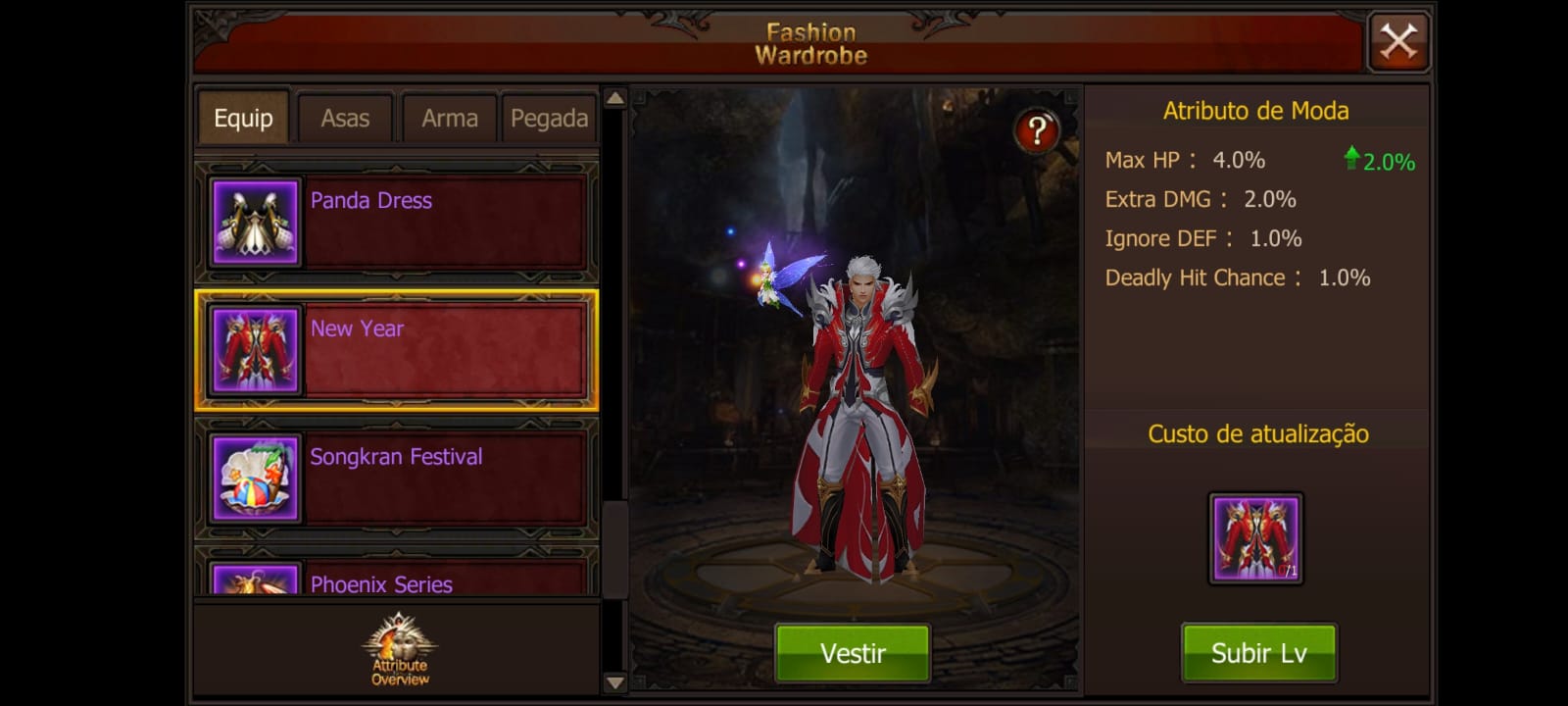Open the question mark help icon
This screenshot has height=706, width=1568.
pos(1036,130)
